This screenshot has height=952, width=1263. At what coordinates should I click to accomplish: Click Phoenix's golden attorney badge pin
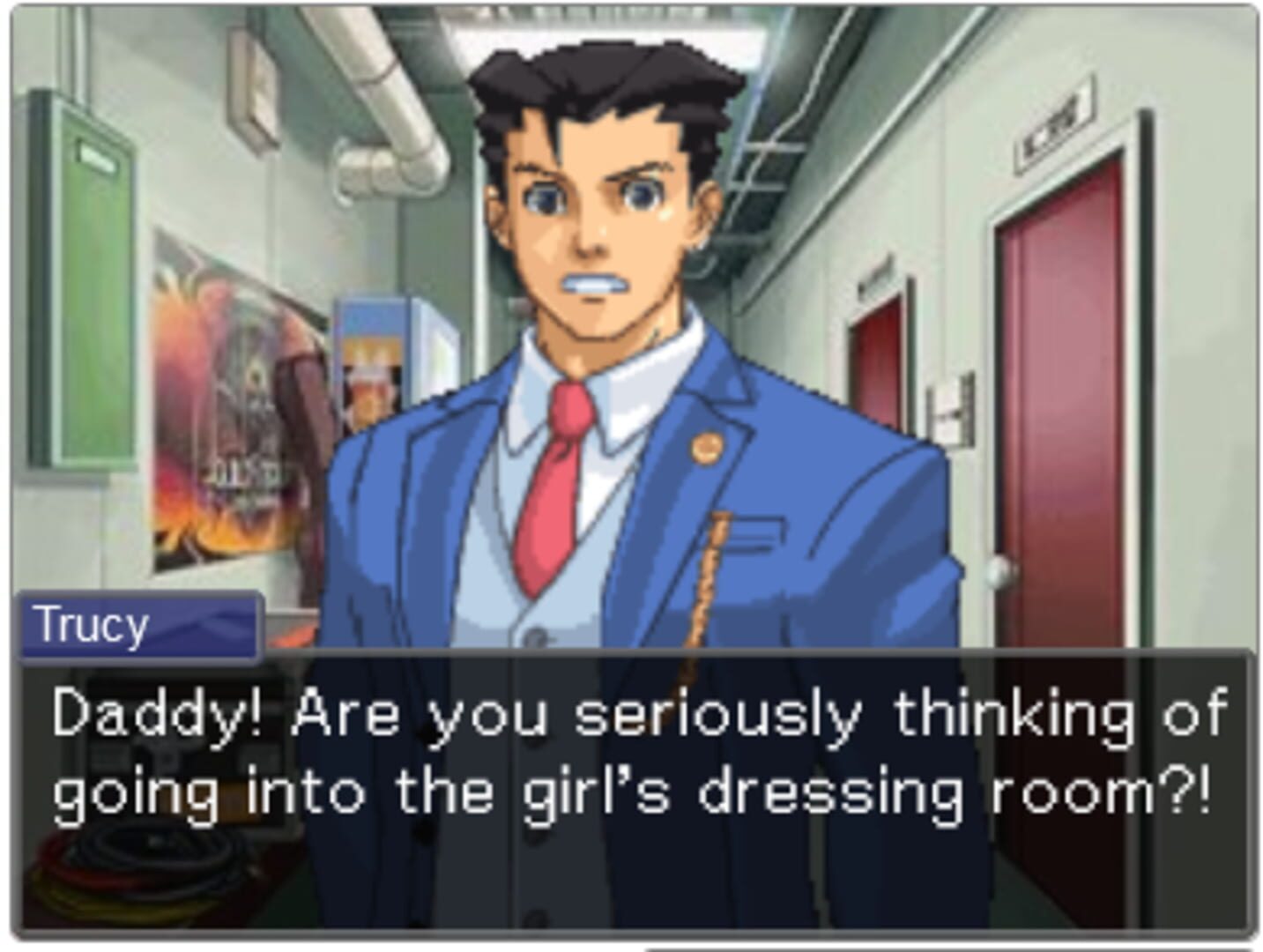(708, 448)
